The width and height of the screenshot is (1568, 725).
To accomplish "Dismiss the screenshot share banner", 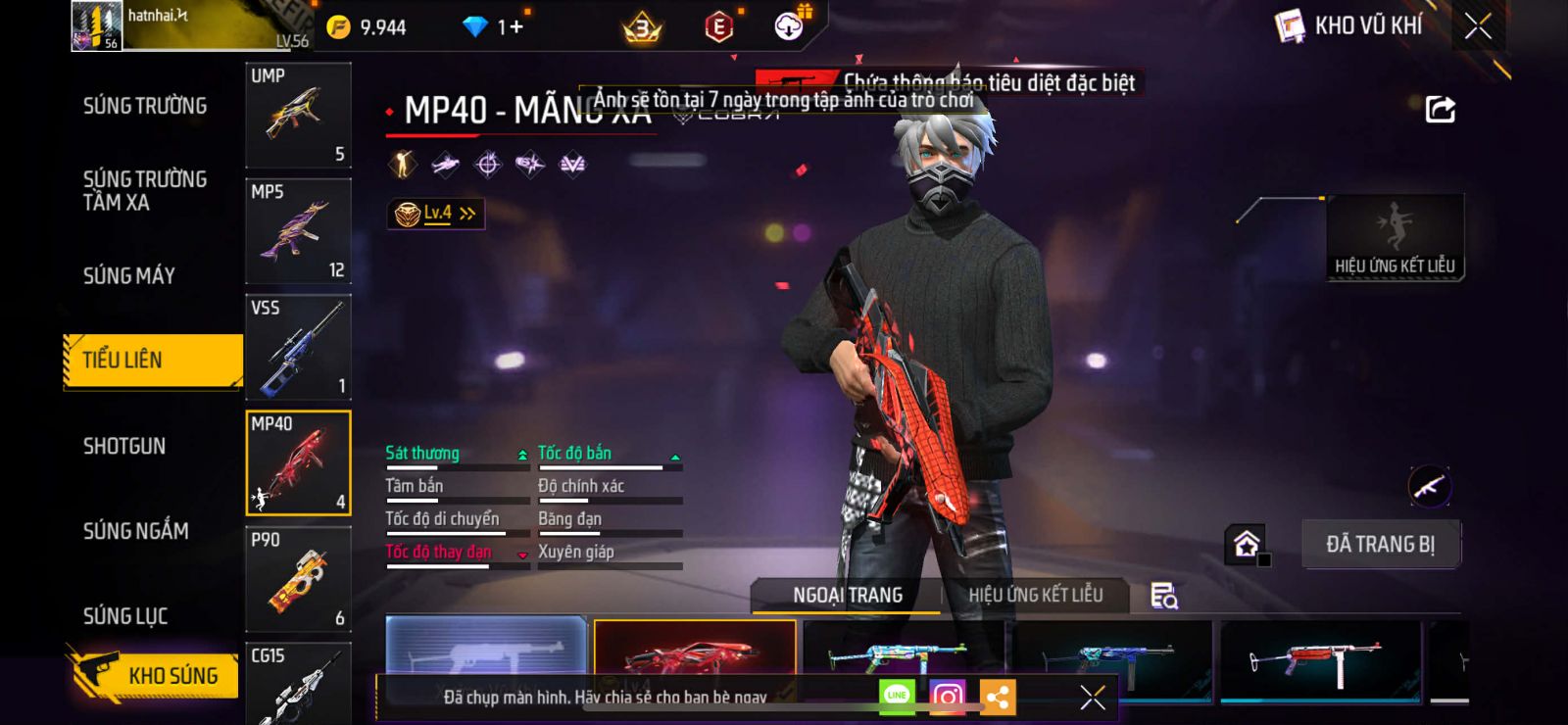I will (x=1093, y=698).
